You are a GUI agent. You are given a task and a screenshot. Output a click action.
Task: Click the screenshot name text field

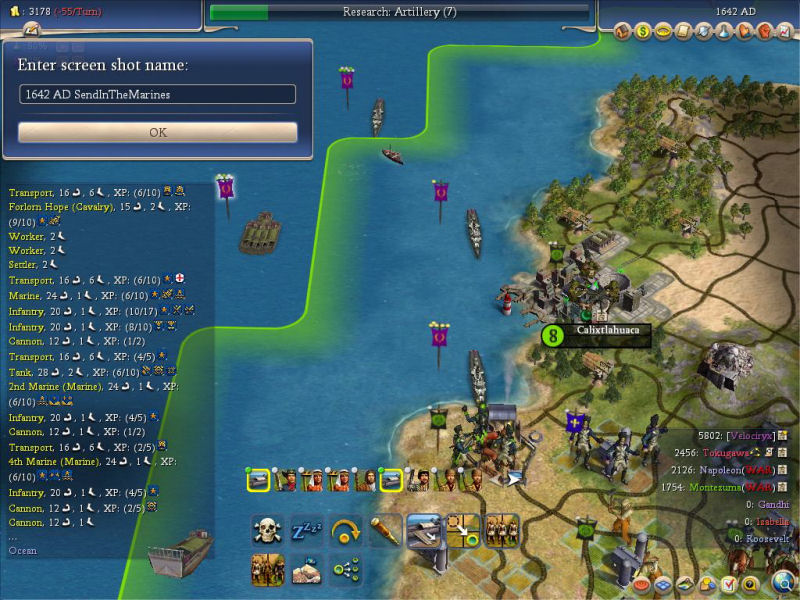pos(158,94)
